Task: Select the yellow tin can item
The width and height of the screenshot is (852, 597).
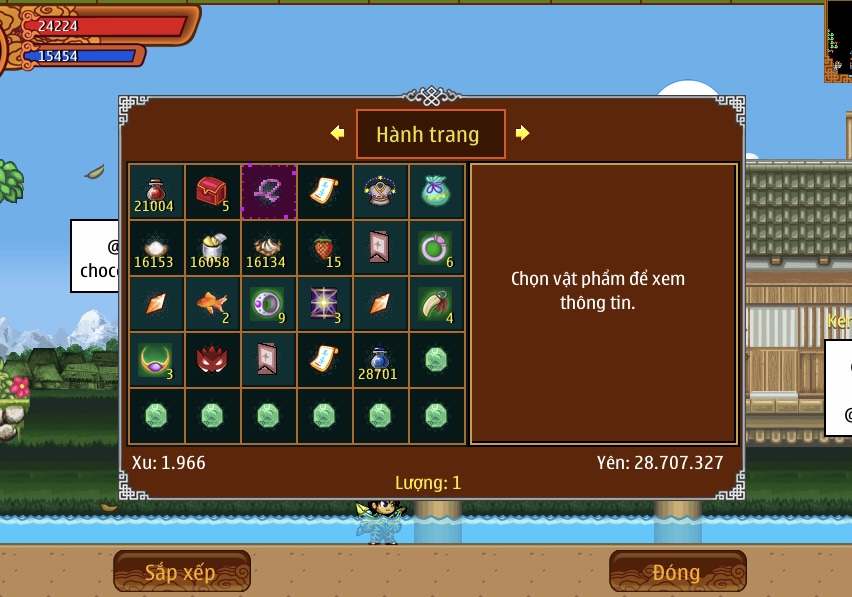Action: click(x=212, y=248)
